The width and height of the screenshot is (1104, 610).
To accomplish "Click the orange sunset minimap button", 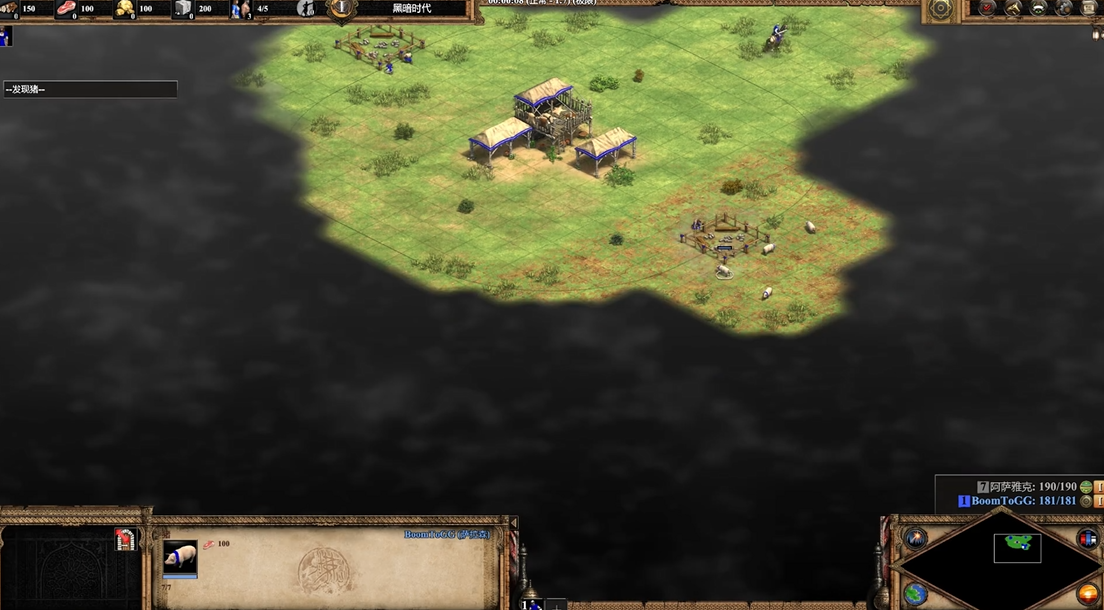I will 1088,594.
